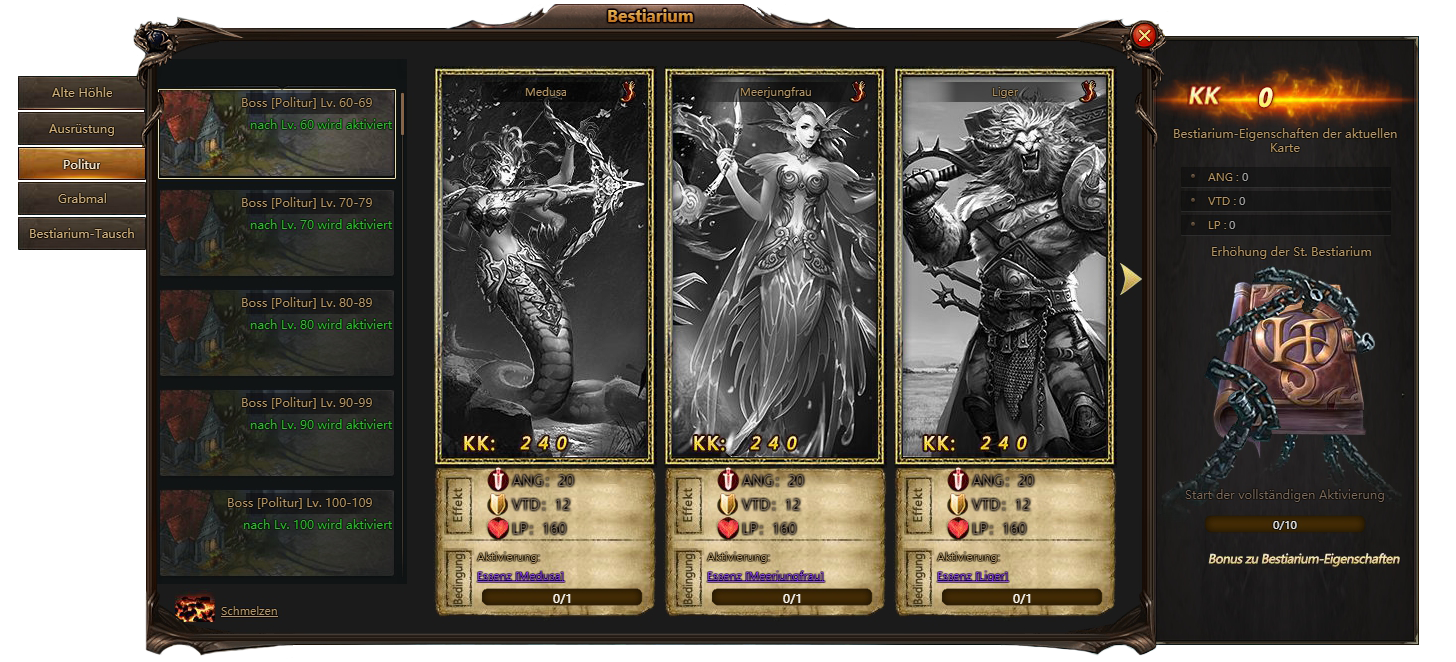The width and height of the screenshot is (1456, 662).
Task: Select Boss [Politur] Lv. 60-69 entry
Action: (277, 133)
